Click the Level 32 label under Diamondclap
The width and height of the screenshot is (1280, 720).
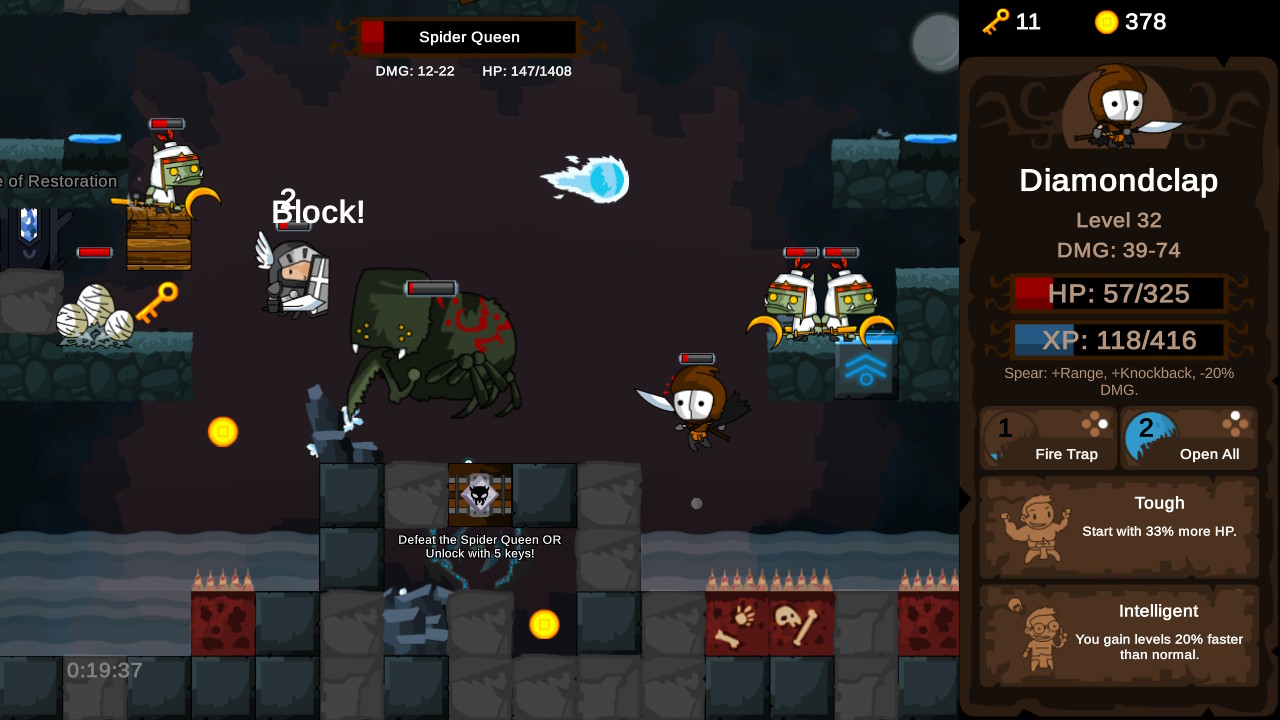(x=1118, y=220)
